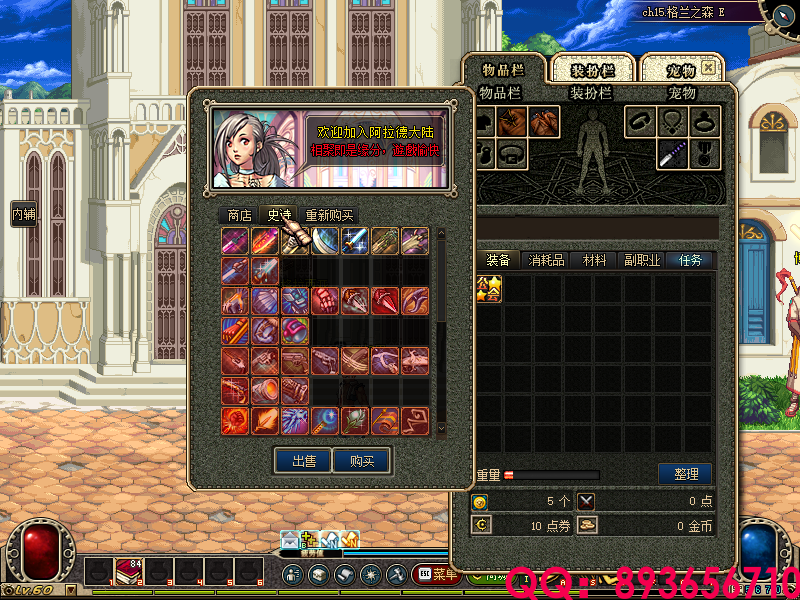800x600 pixels.
Task: Close the inventory window
Action: coord(708,68)
